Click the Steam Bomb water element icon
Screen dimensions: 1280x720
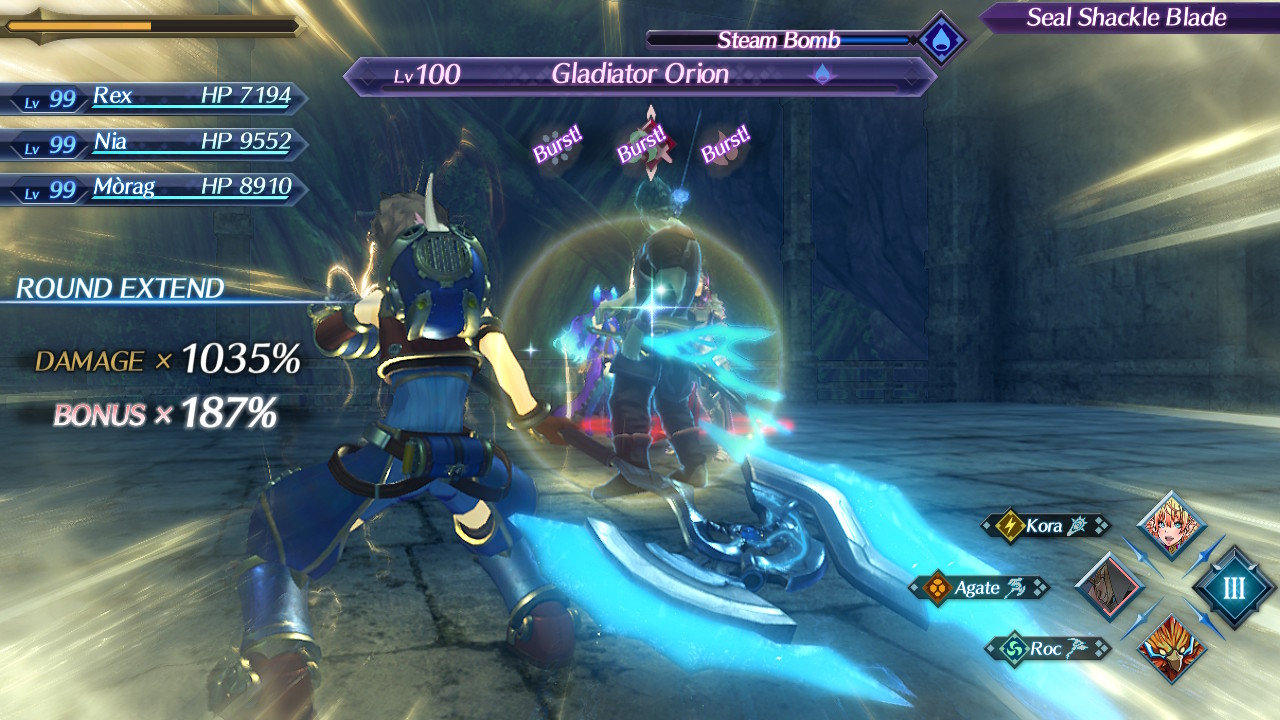[x=942, y=41]
